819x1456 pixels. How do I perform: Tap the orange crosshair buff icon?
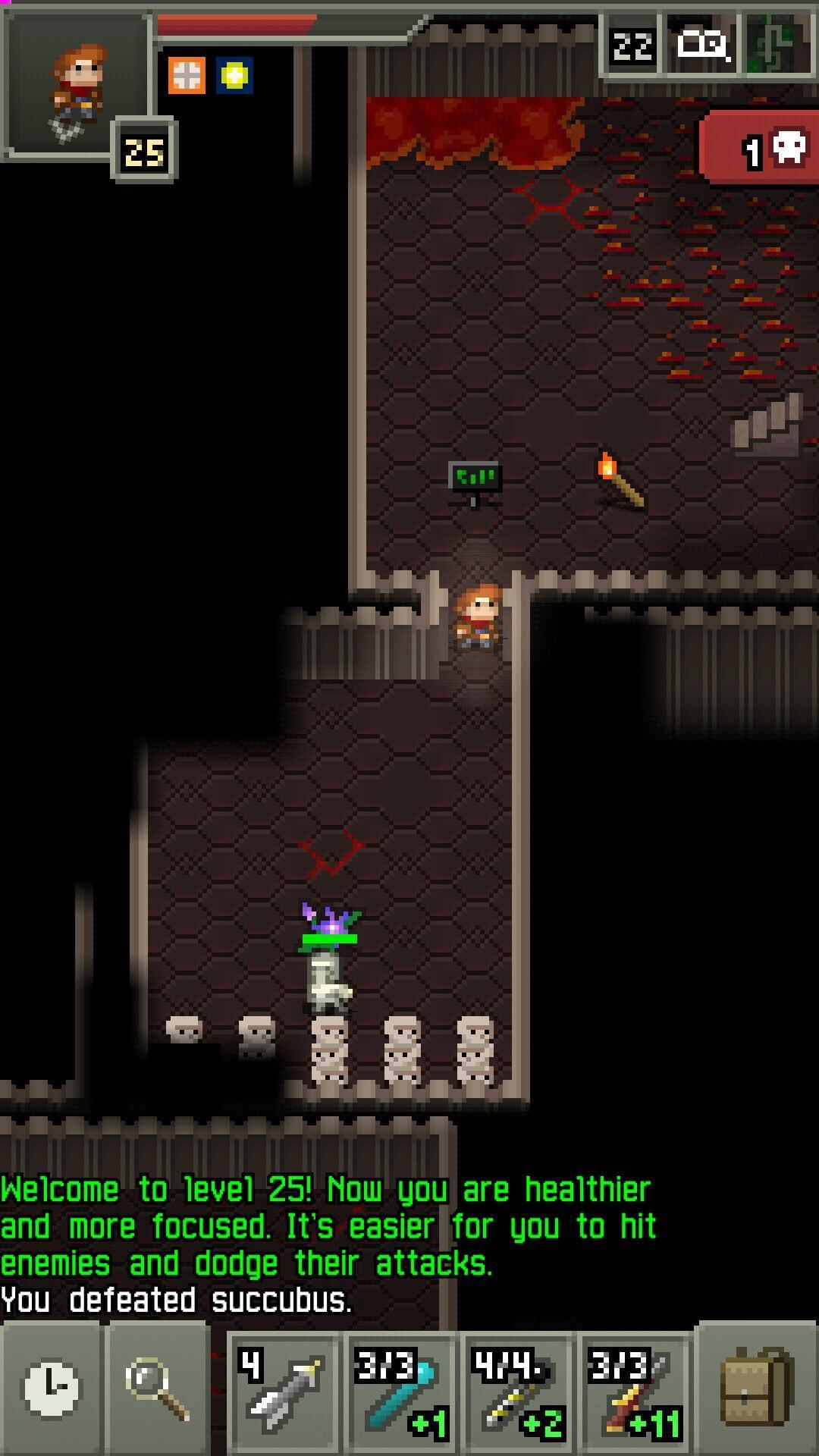[x=186, y=76]
